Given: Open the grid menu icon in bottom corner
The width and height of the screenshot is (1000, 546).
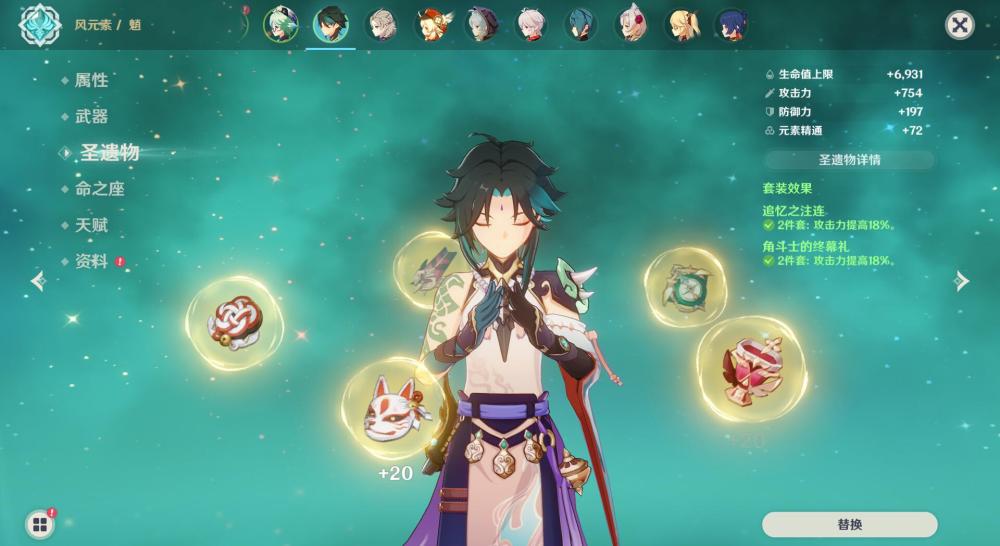Looking at the screenshot, I should tap(40, 524).
